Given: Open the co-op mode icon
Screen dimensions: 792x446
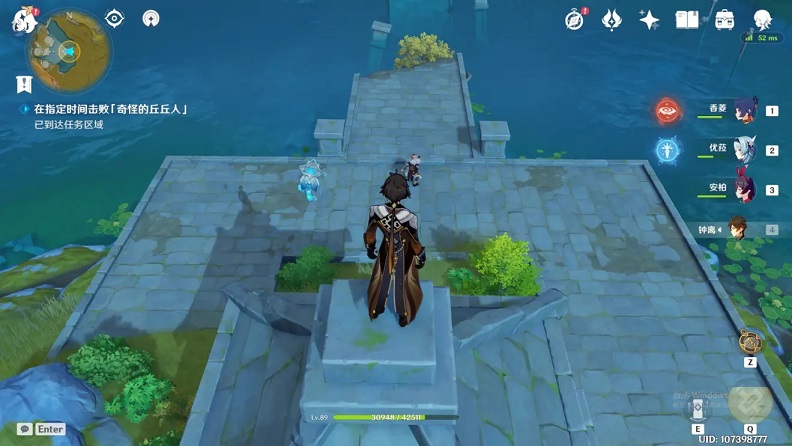Looking at the screenshot, I should (151, 18).
